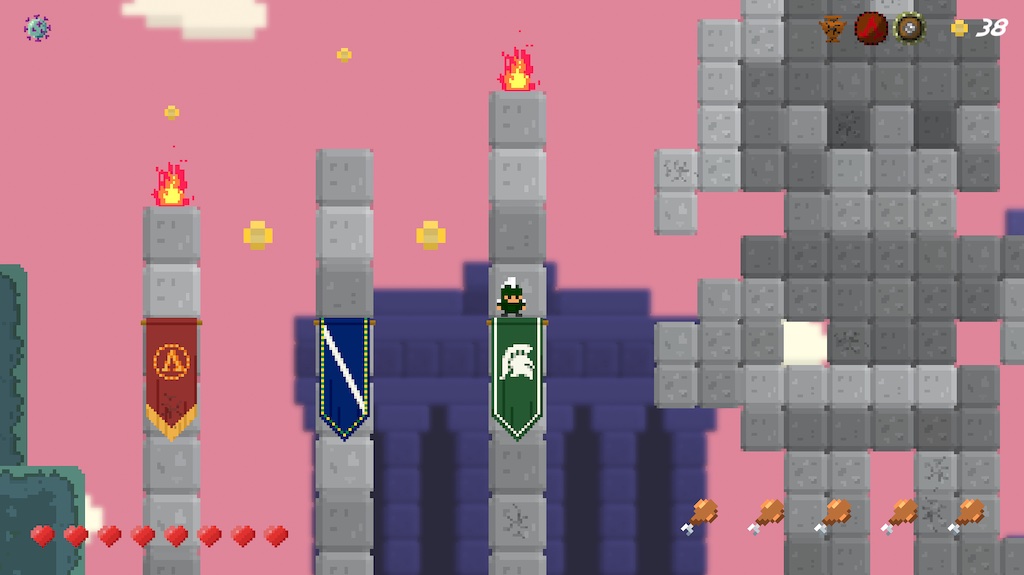Screen dimensions: 1024x575
Task: Click the teal spiked virus icon
Action: (37, 28)
